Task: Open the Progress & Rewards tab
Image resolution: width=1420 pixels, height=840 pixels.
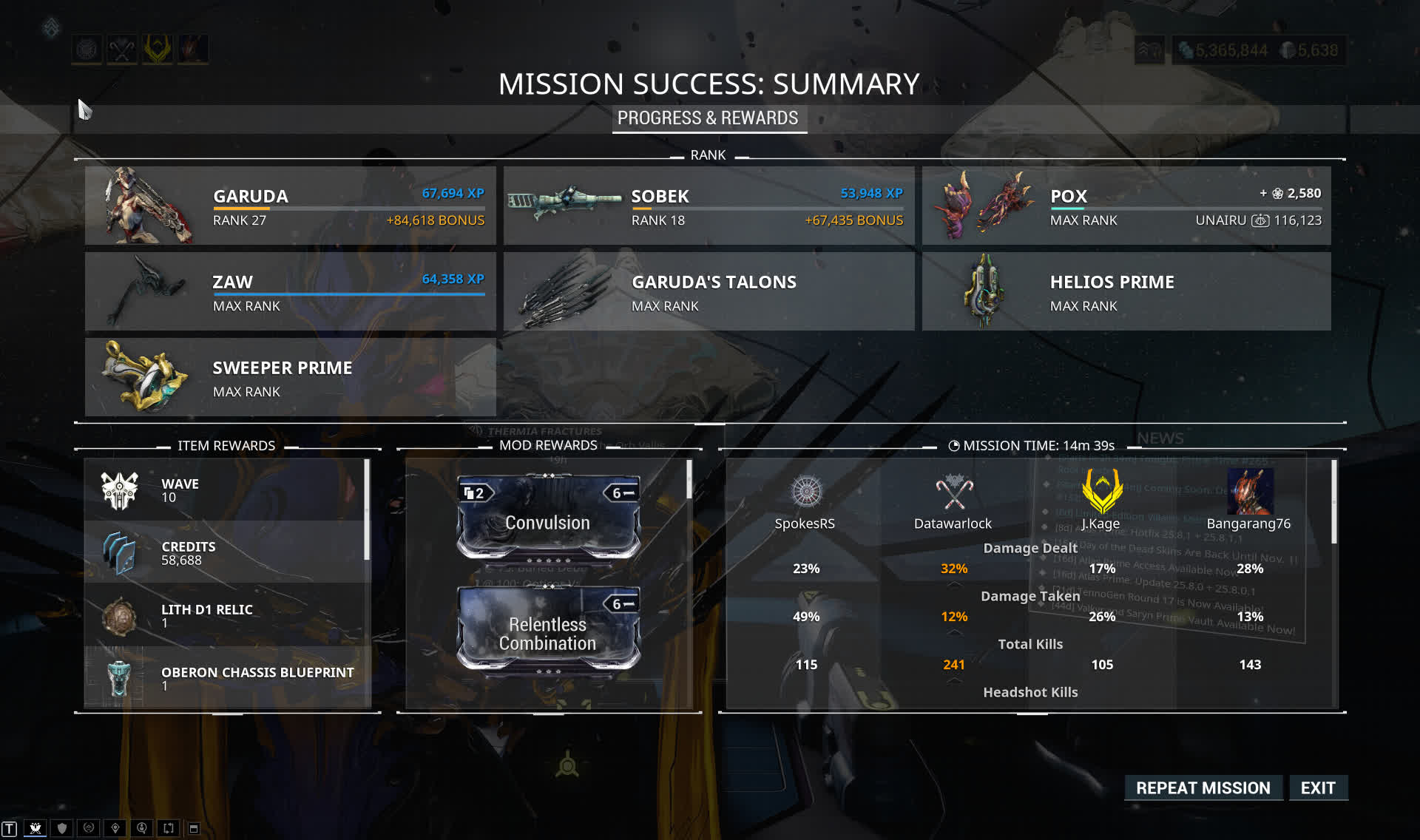Action: (708, 118)
